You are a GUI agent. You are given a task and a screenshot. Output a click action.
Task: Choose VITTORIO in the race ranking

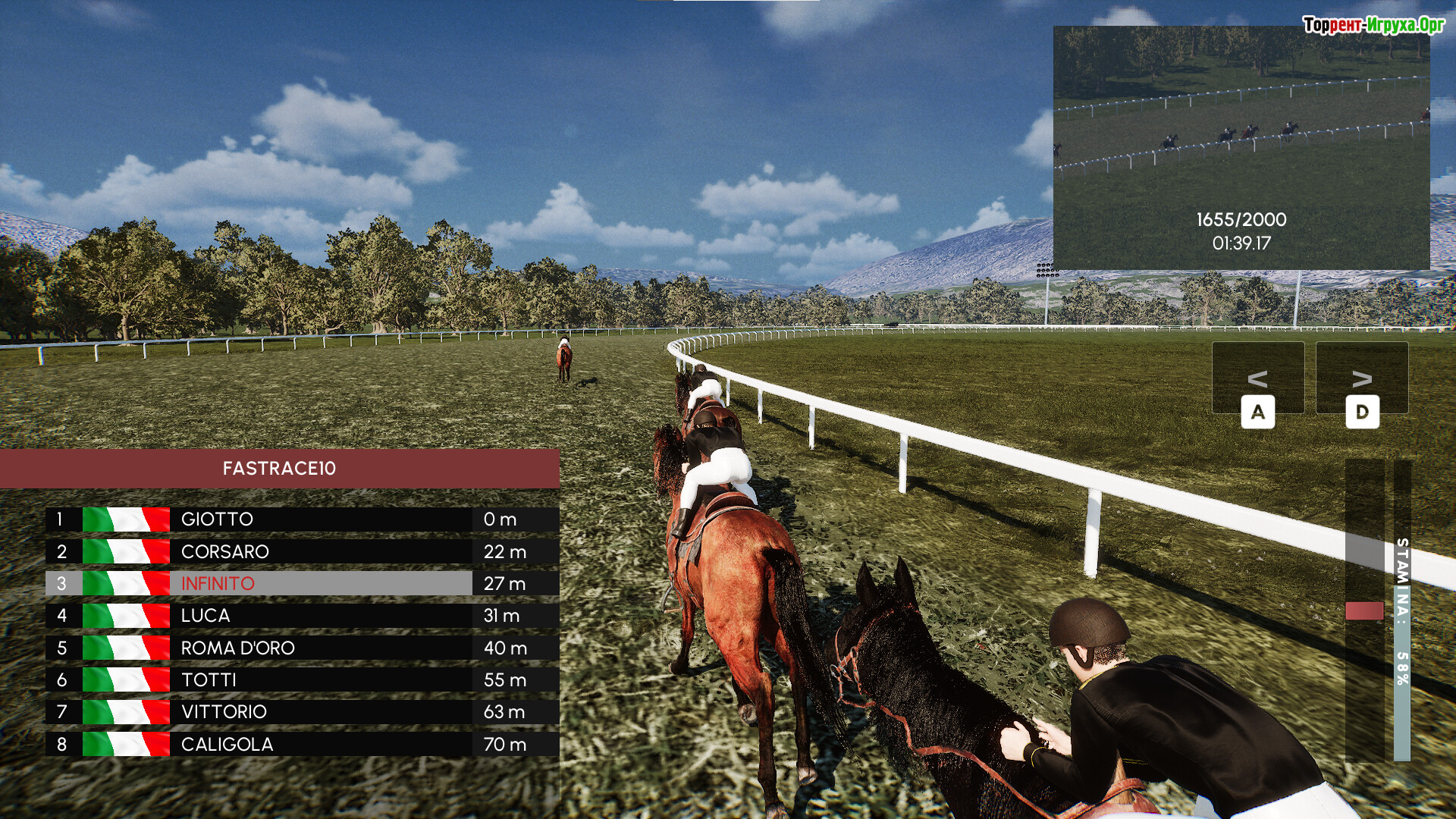pyautogui.click(x=302, y=712)
